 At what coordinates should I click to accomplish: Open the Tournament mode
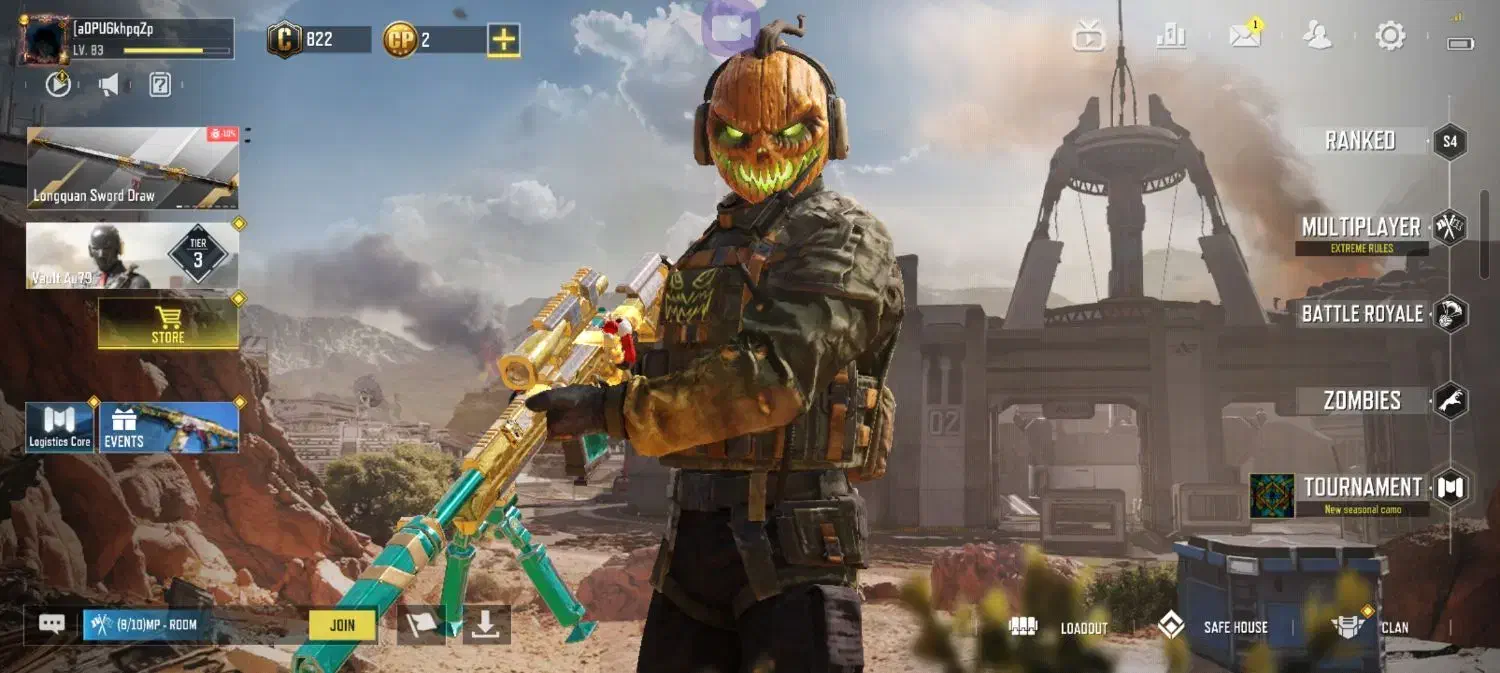coord(1363,489)
